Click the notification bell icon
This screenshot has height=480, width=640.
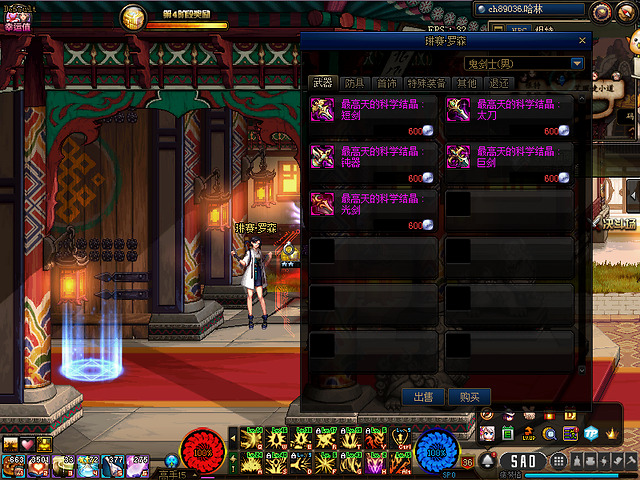[x=488, y=461]
